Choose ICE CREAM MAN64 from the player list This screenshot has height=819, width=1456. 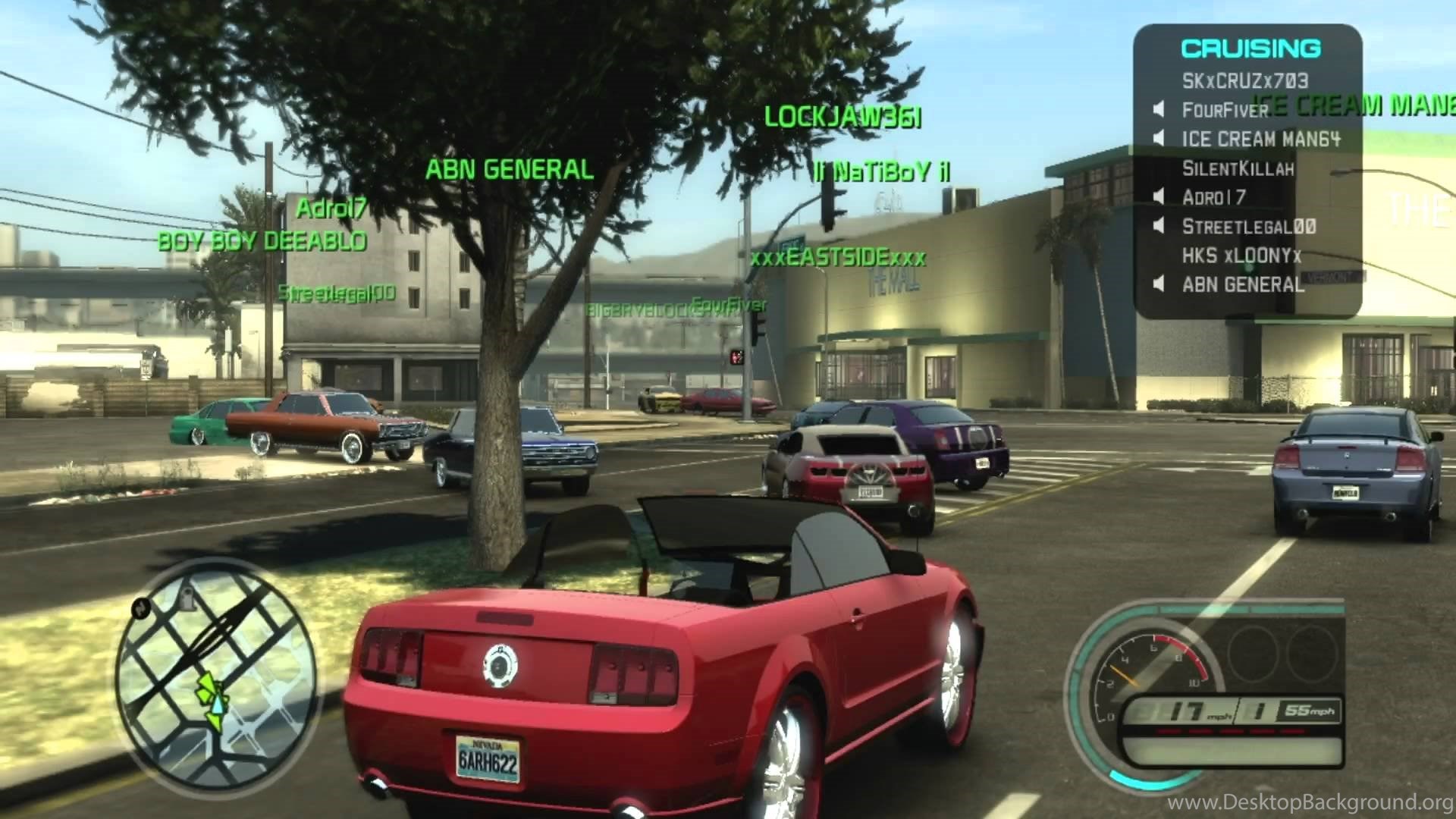pyautogui.click(x=1260, y=140)
